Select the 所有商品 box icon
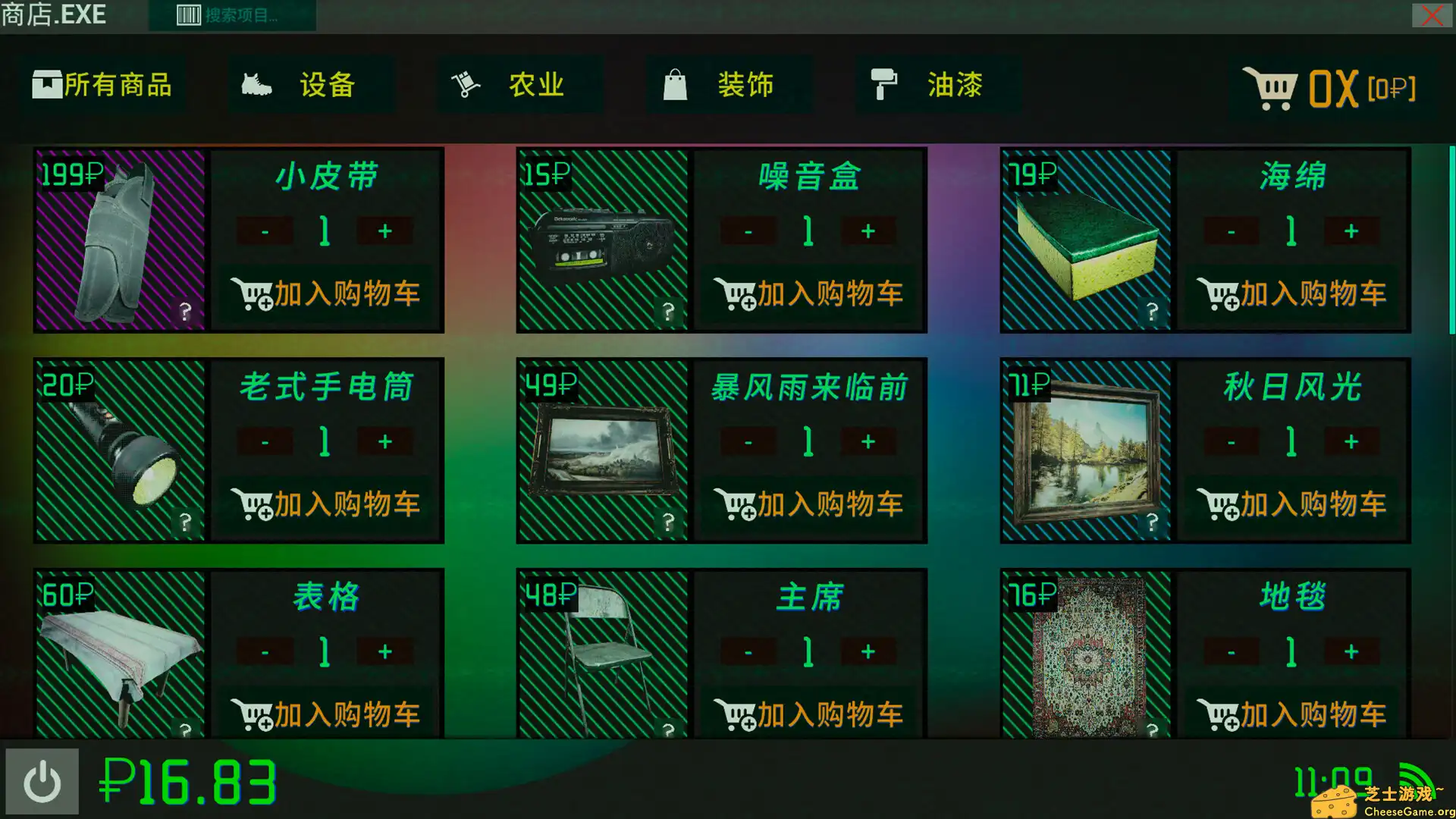Screen dimensions: 1456x819 click(48, 84)
